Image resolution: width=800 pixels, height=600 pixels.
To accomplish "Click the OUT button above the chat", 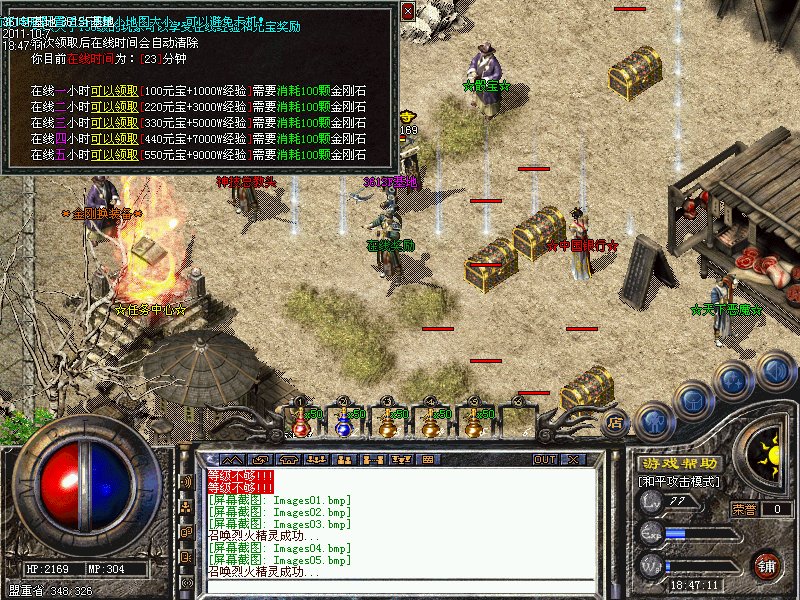I will 545,459.
